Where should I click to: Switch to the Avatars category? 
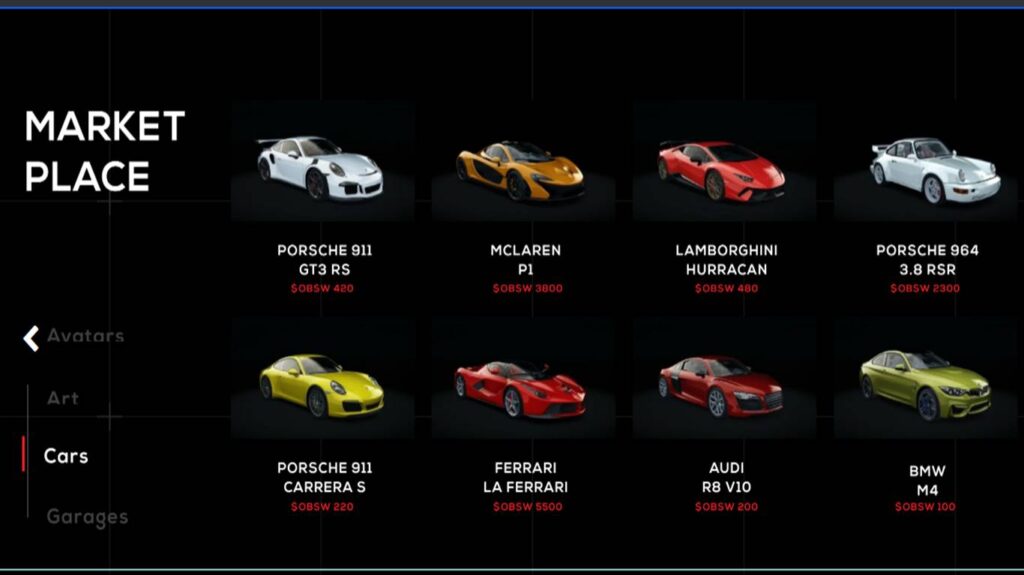coord(86,336)
